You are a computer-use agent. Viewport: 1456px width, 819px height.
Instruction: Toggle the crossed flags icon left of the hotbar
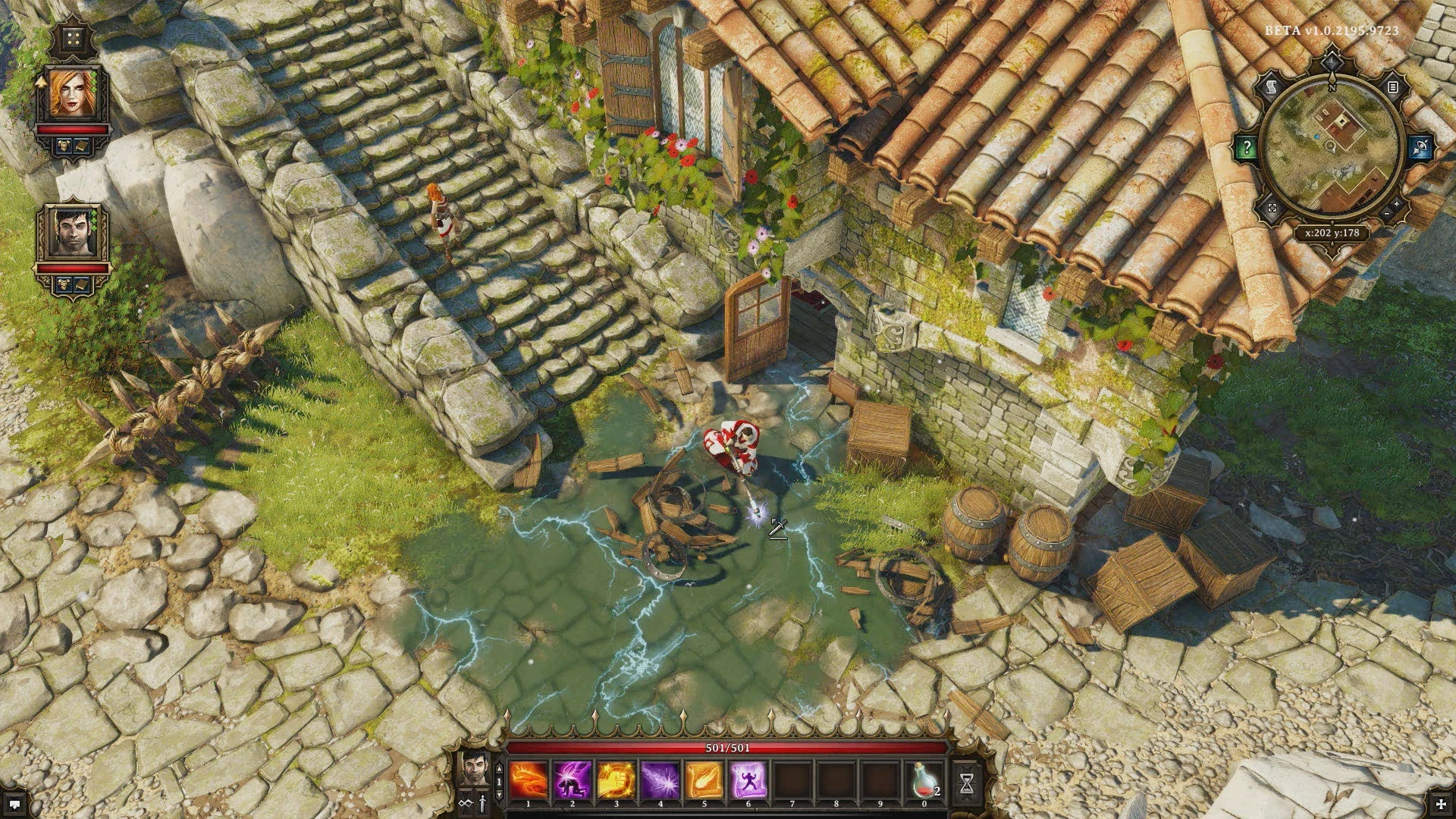coord(466,802)
